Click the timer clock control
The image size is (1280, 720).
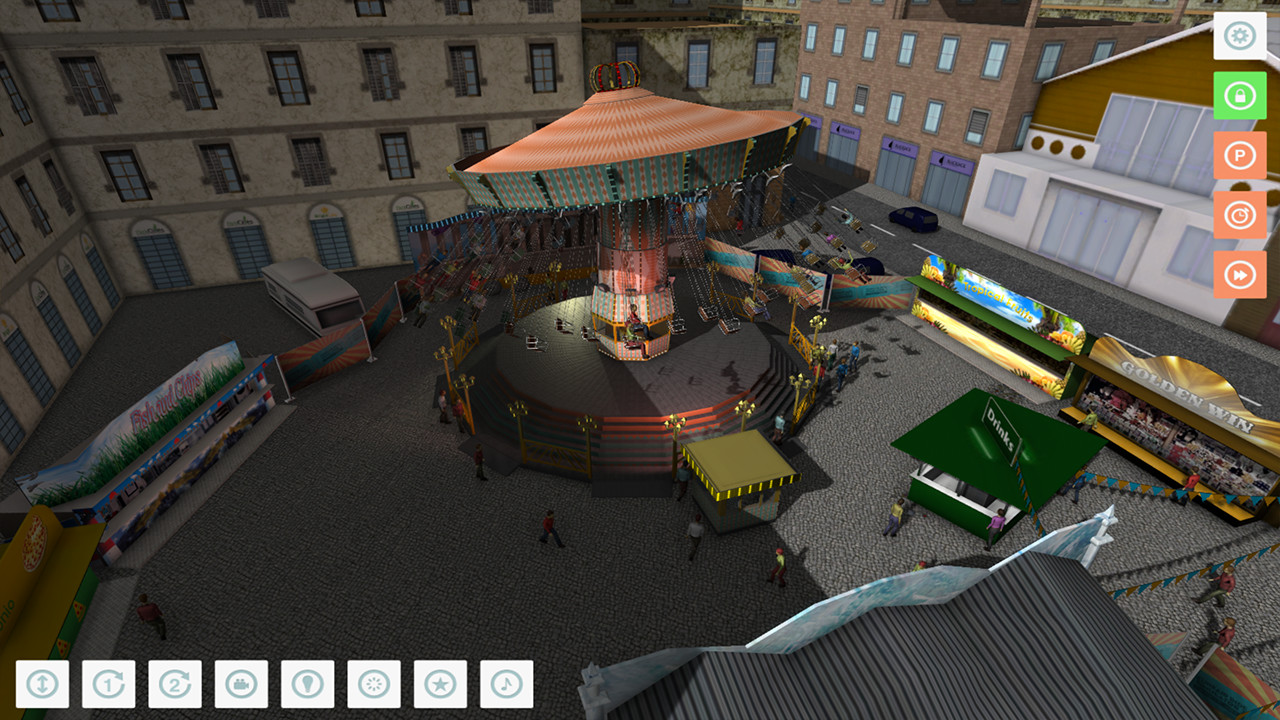[1239, 214]
